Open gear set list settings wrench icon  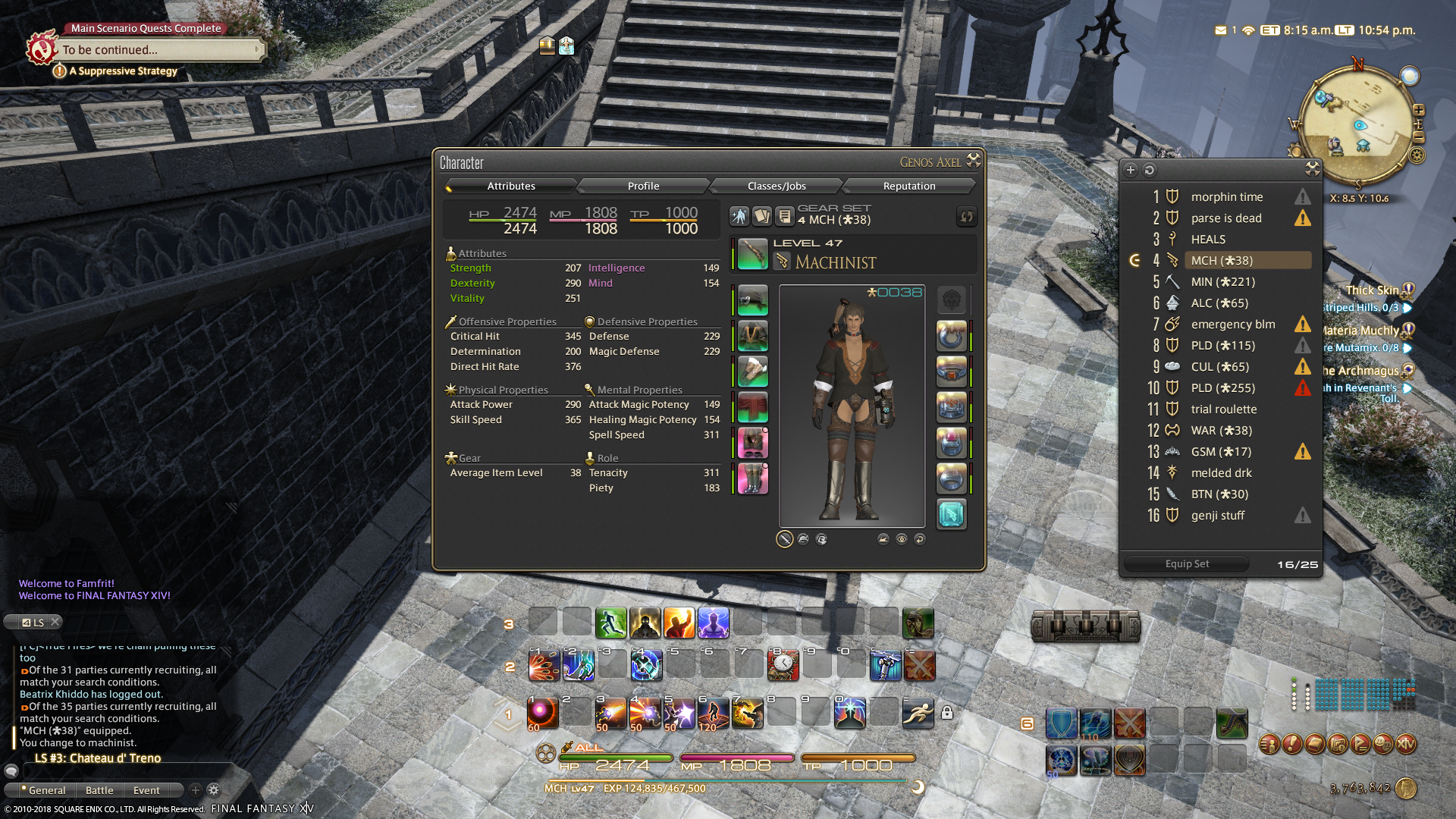1311,170
